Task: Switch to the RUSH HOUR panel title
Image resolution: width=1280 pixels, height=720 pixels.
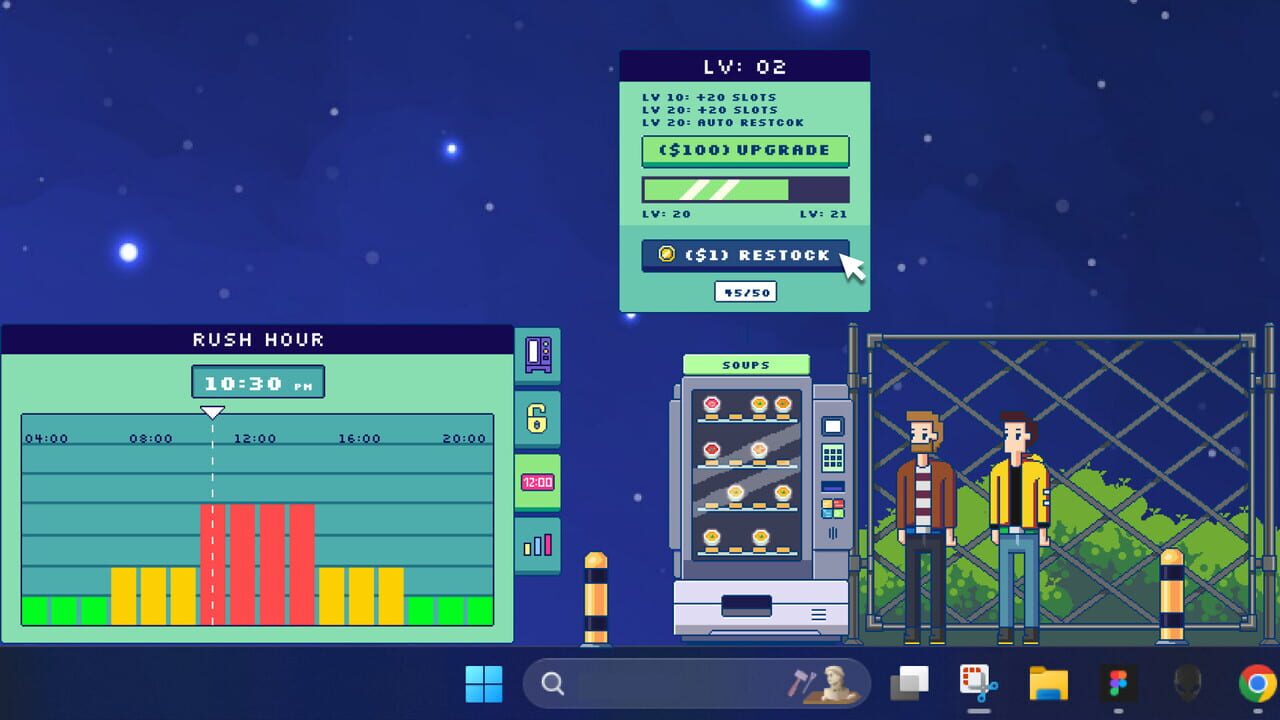Action: coord(256,339)
